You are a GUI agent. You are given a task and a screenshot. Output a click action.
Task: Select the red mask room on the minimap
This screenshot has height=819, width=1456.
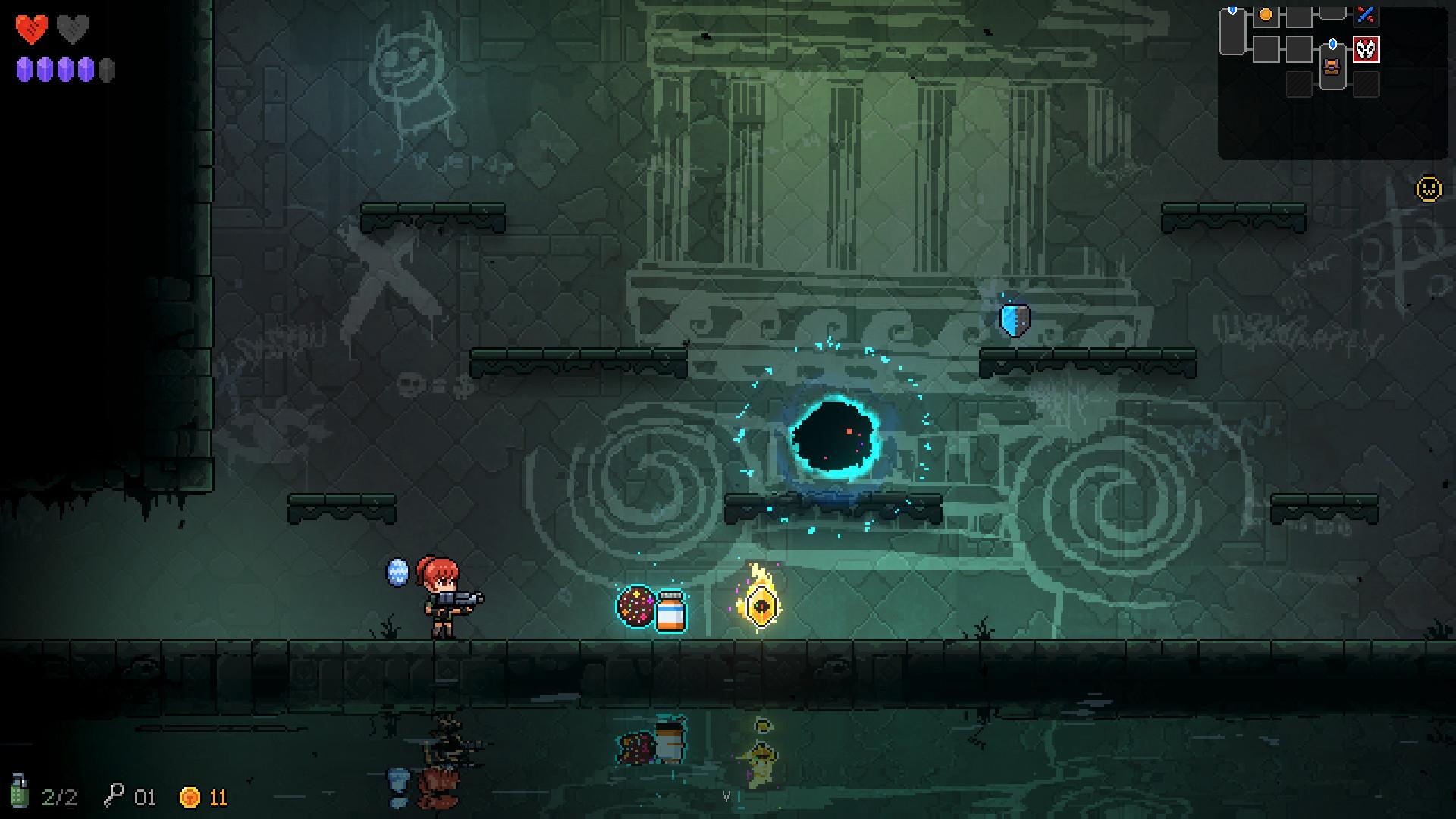click(1367, 49)
